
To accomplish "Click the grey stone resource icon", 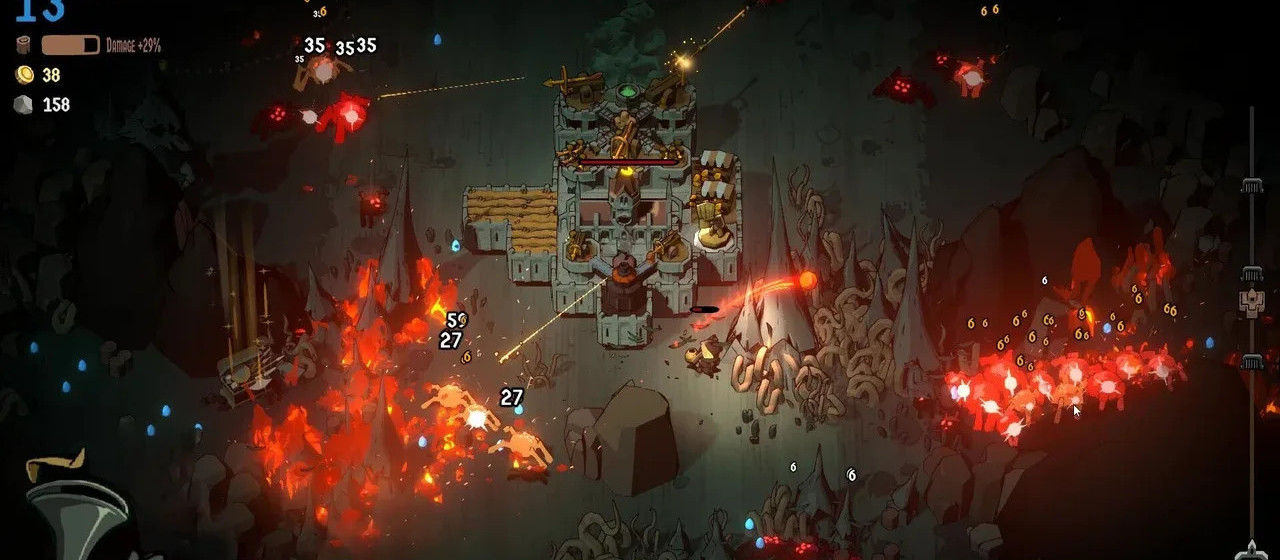I will [23, 104].
